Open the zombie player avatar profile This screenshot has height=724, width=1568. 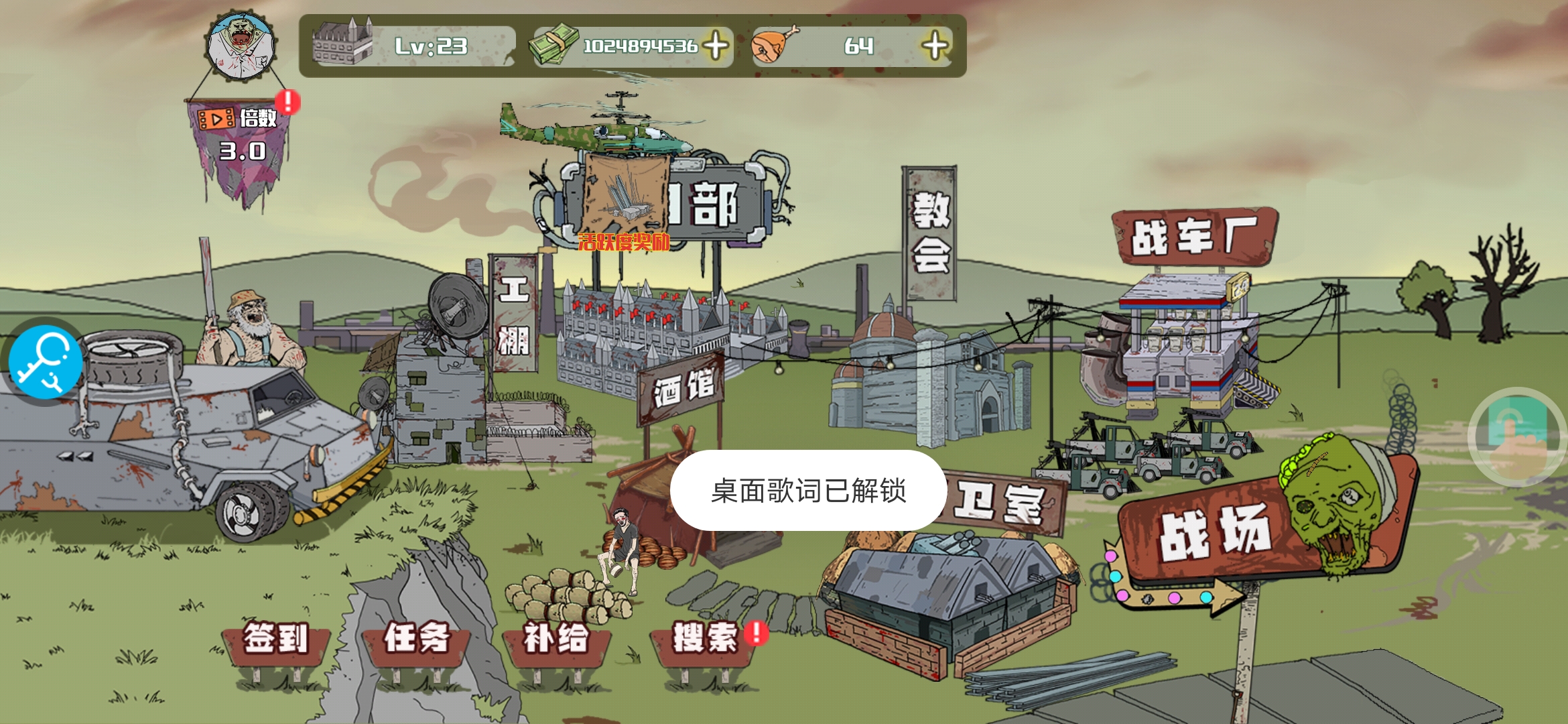click(x=241, y=46)
